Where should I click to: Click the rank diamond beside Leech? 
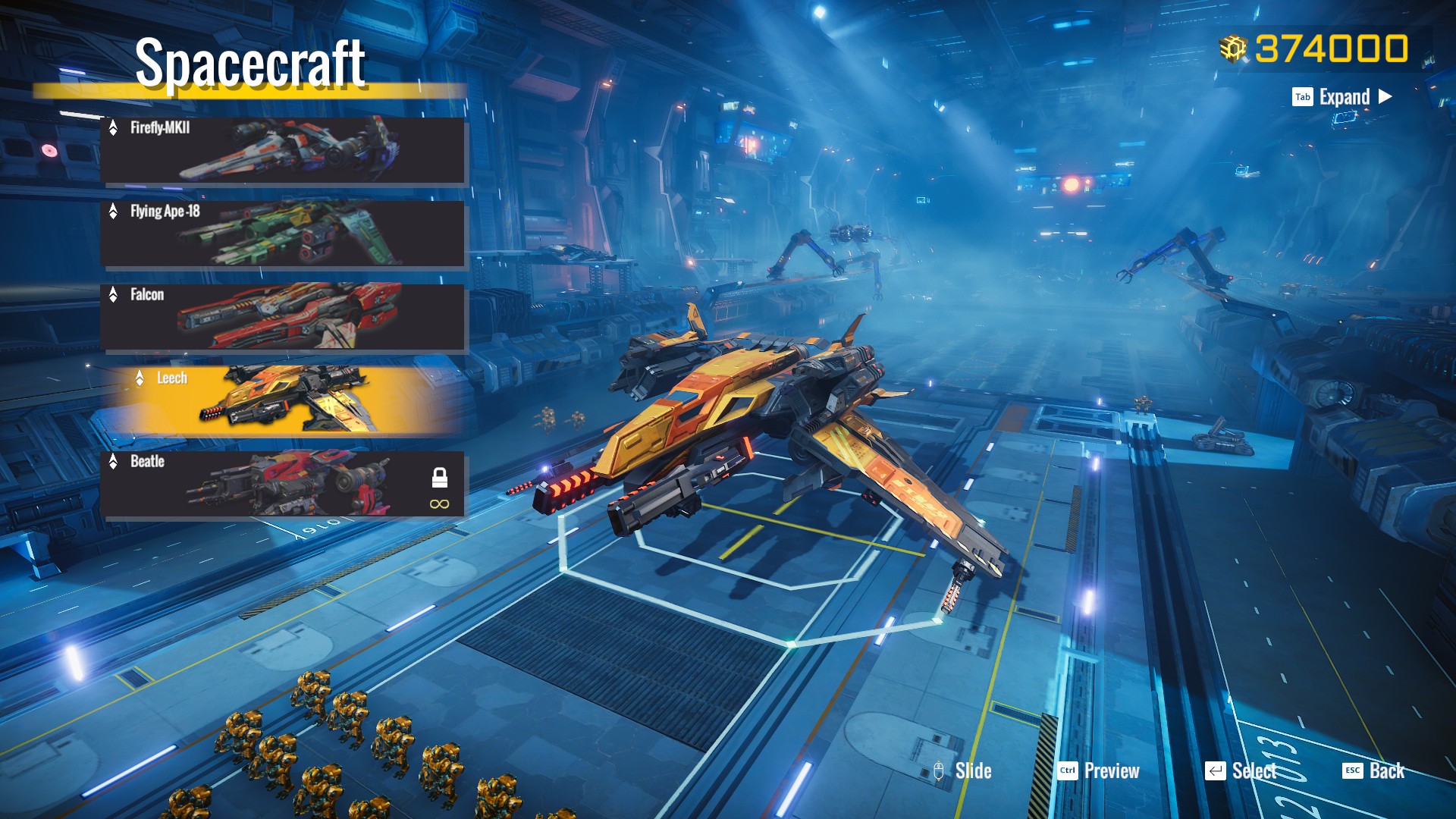coord(141,378)
